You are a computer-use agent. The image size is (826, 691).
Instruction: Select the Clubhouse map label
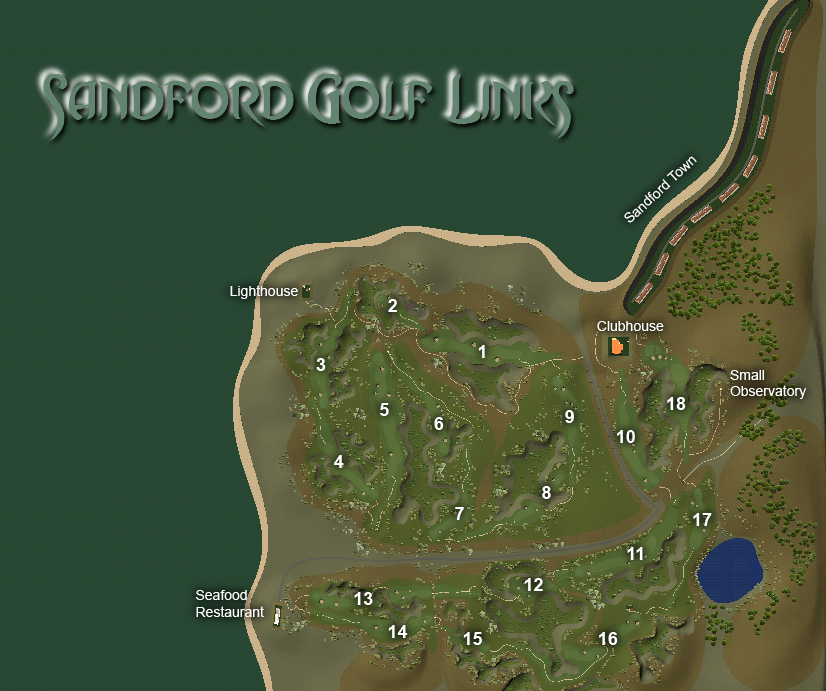click(x=630, y=326)
